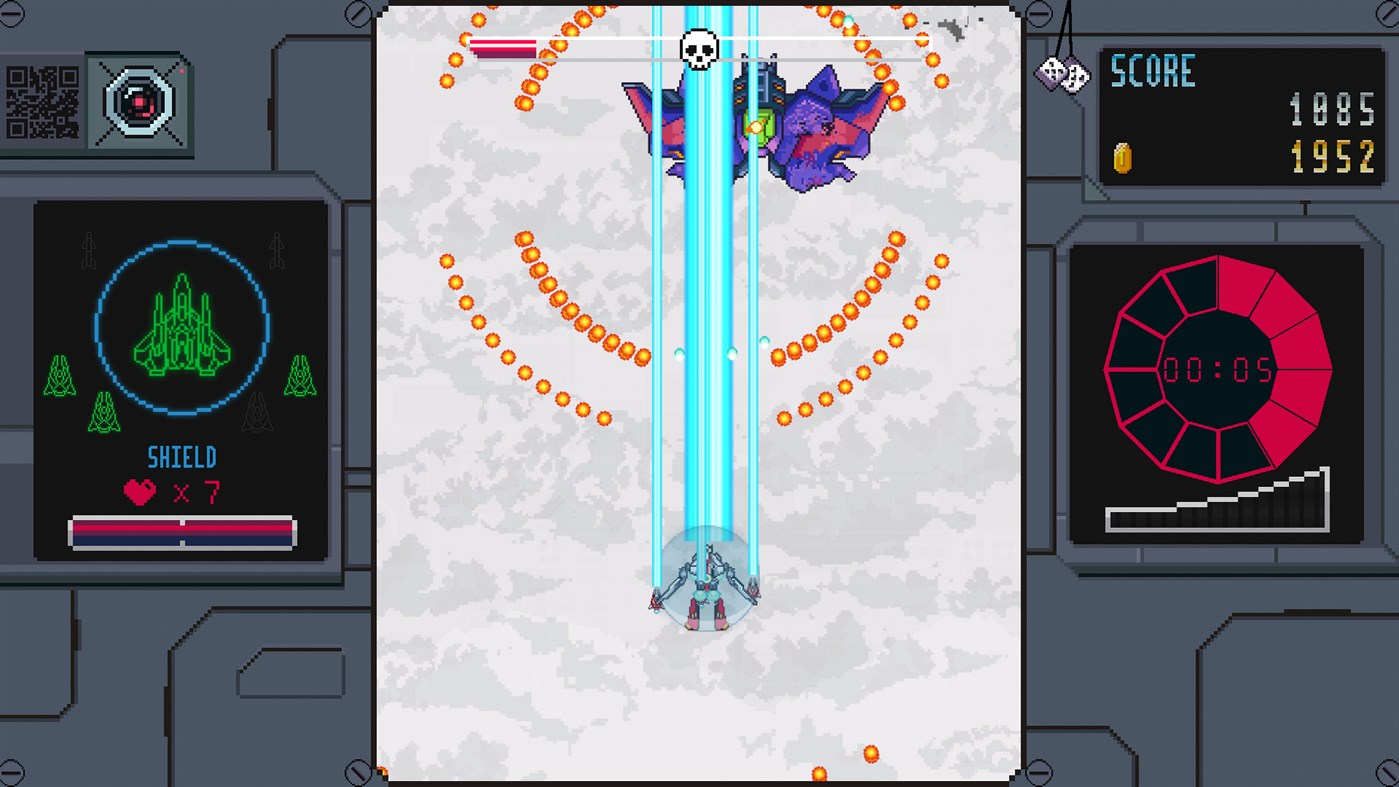Click the paper airplane doodle above the playfield
The image size is (1399, 787).
click(950, 28)
